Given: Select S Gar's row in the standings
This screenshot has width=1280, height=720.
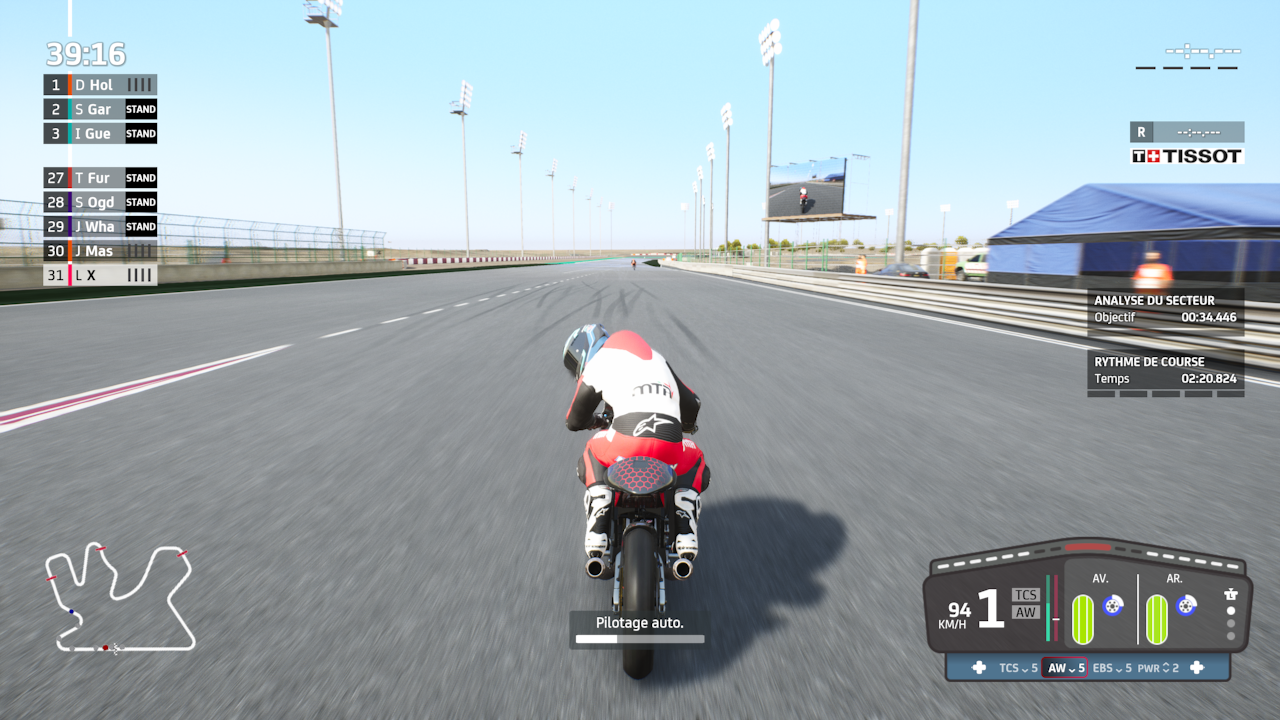Looking at the screenshot, I should point(100,109).
